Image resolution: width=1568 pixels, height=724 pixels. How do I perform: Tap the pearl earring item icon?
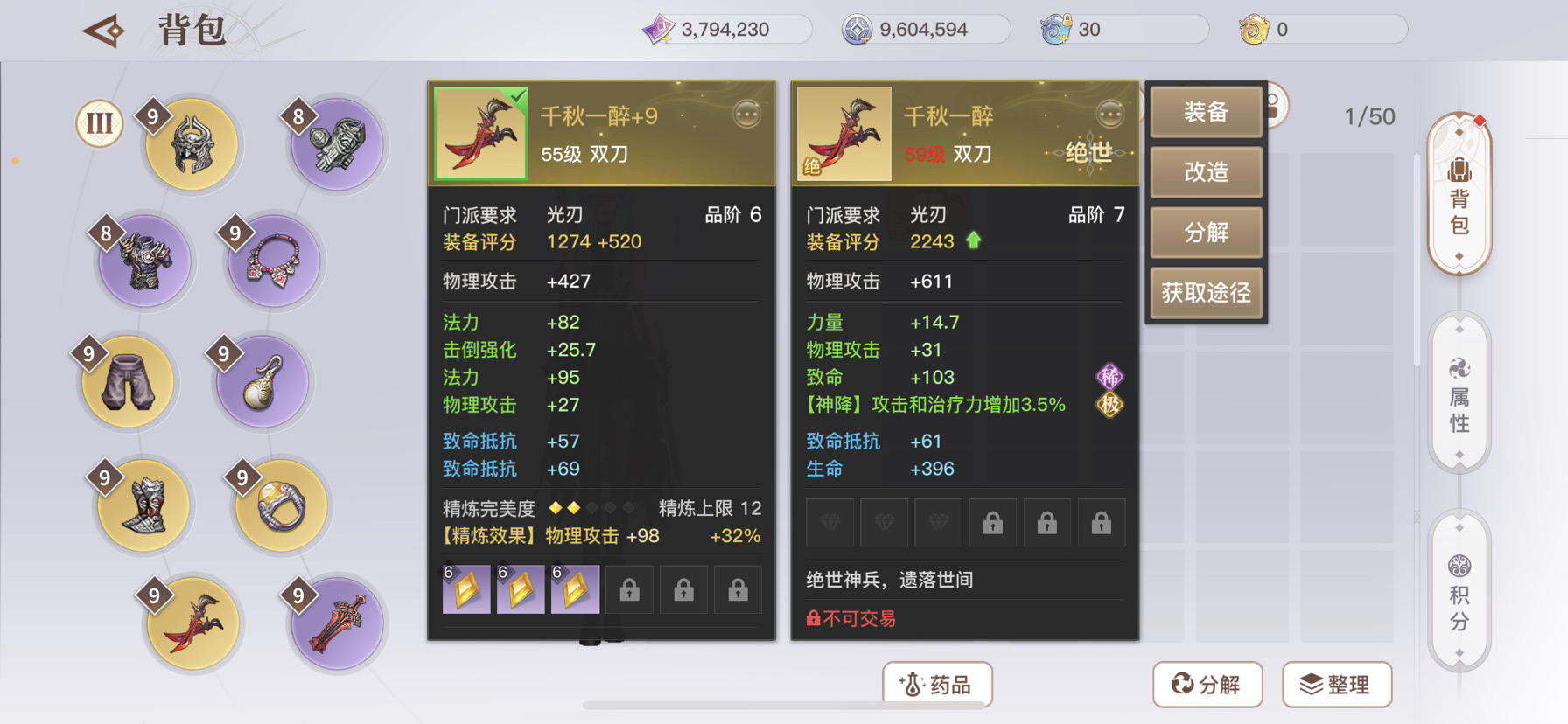(261, 382)
